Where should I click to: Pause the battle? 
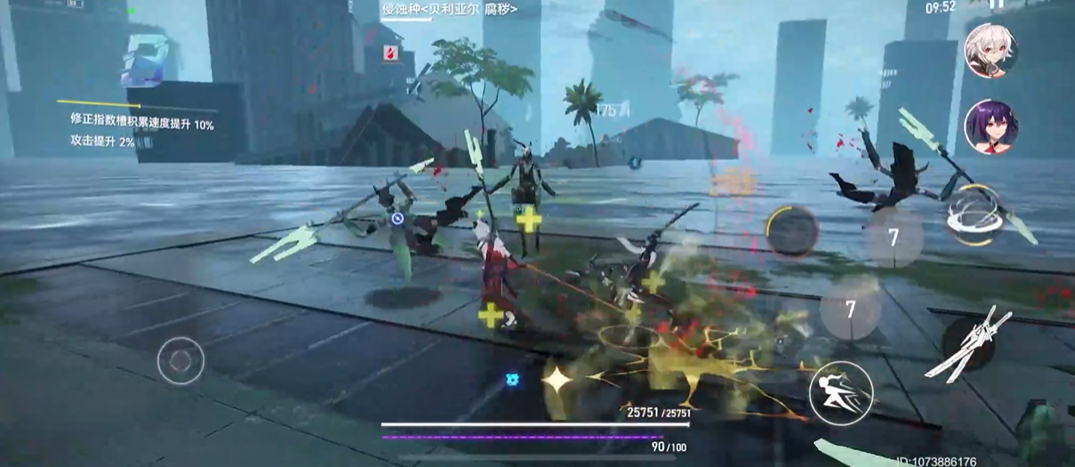pyautogui.click(x=996, y=5)
